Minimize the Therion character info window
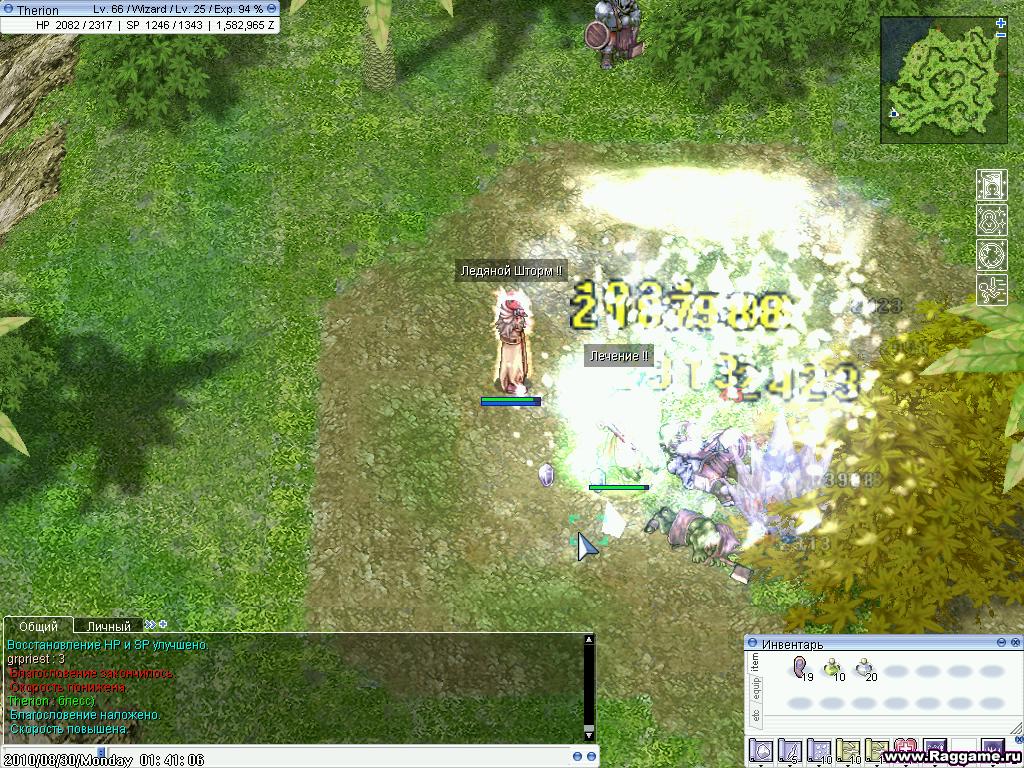1024x768 pixels. [x=272, y=9]
